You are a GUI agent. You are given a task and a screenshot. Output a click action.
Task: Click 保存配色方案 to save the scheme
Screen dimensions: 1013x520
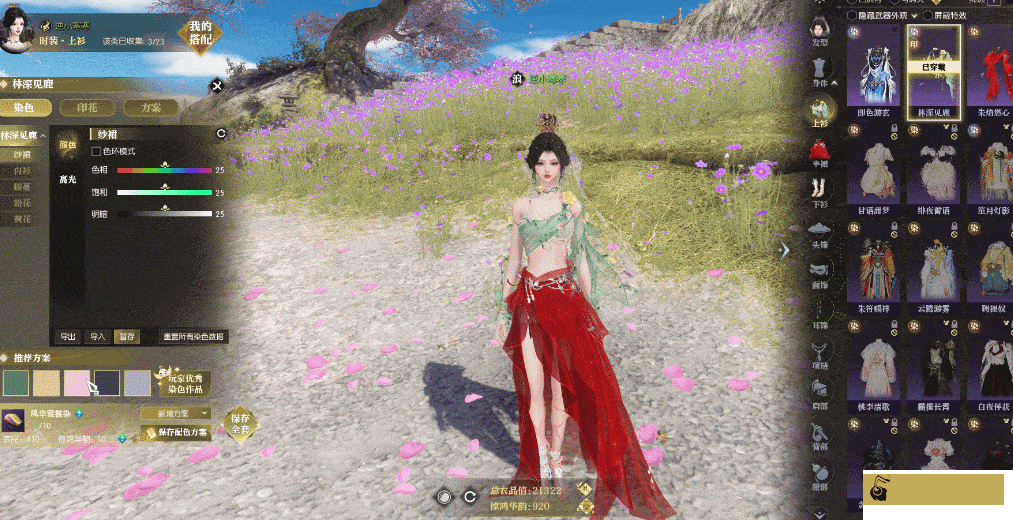(x=176, y=433)
